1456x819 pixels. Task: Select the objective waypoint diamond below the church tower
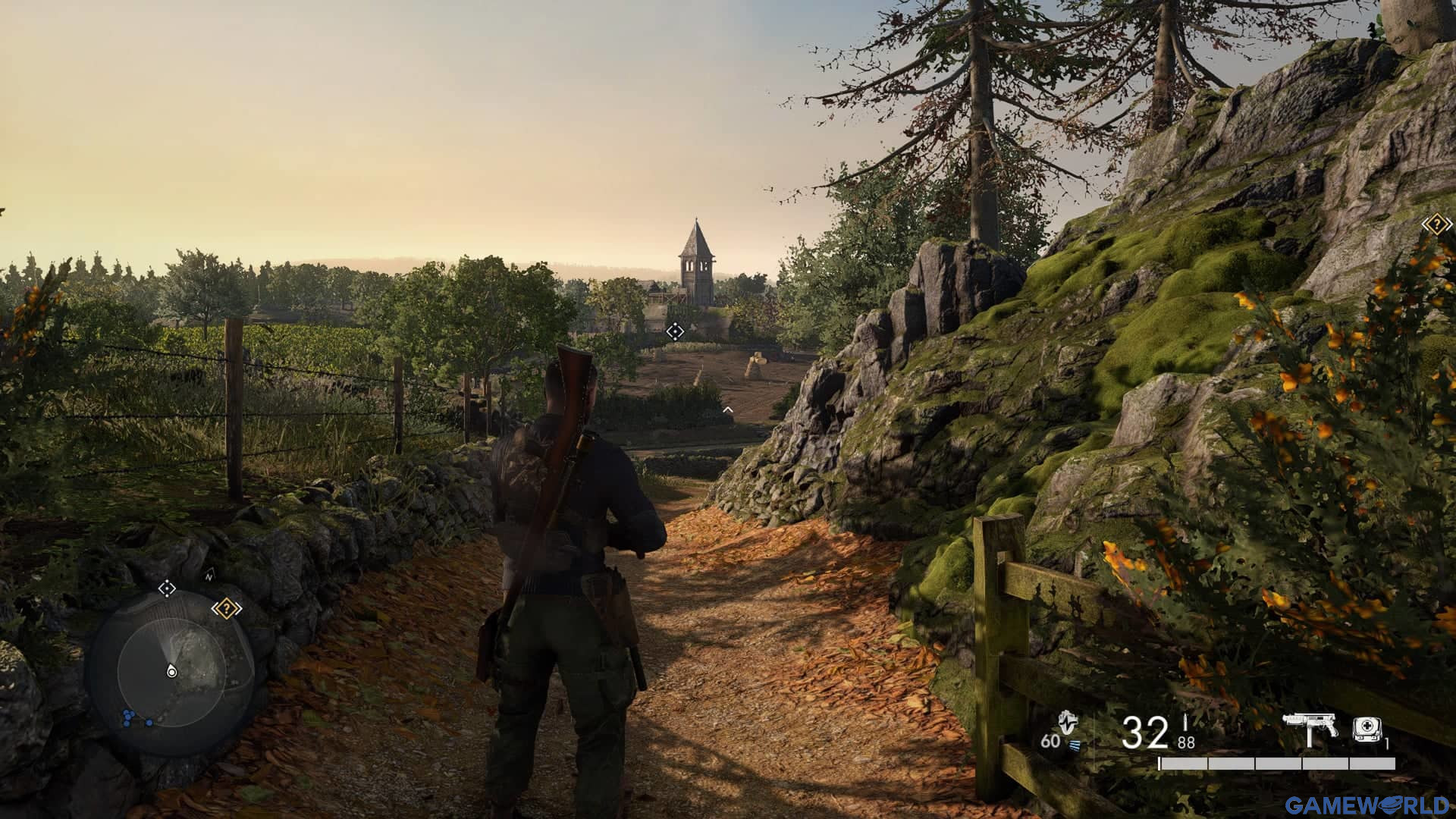(x=674, y=331)
